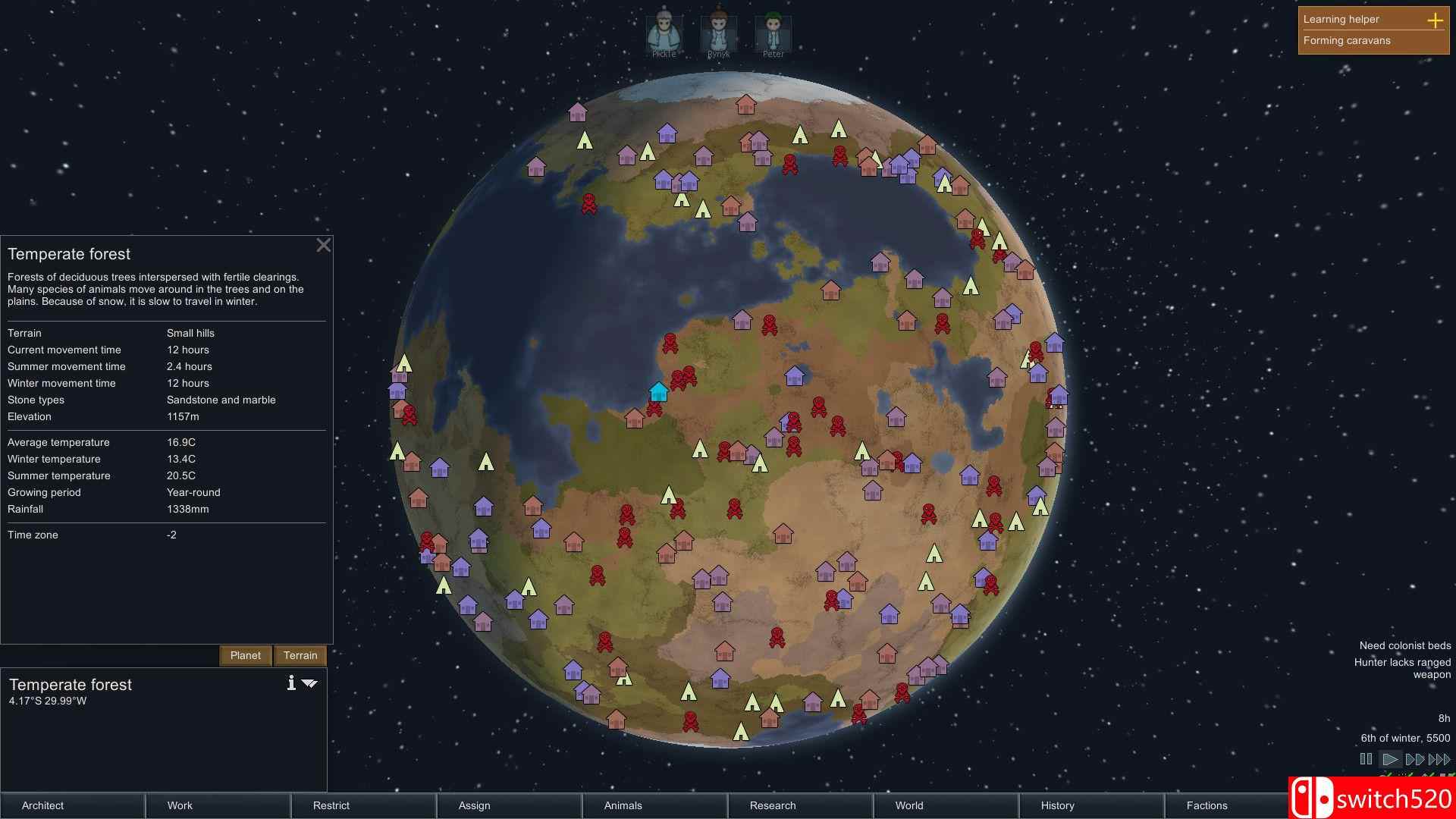Toggle the Terrain view button
The image size is (1456, 819).
pos(300,655)
